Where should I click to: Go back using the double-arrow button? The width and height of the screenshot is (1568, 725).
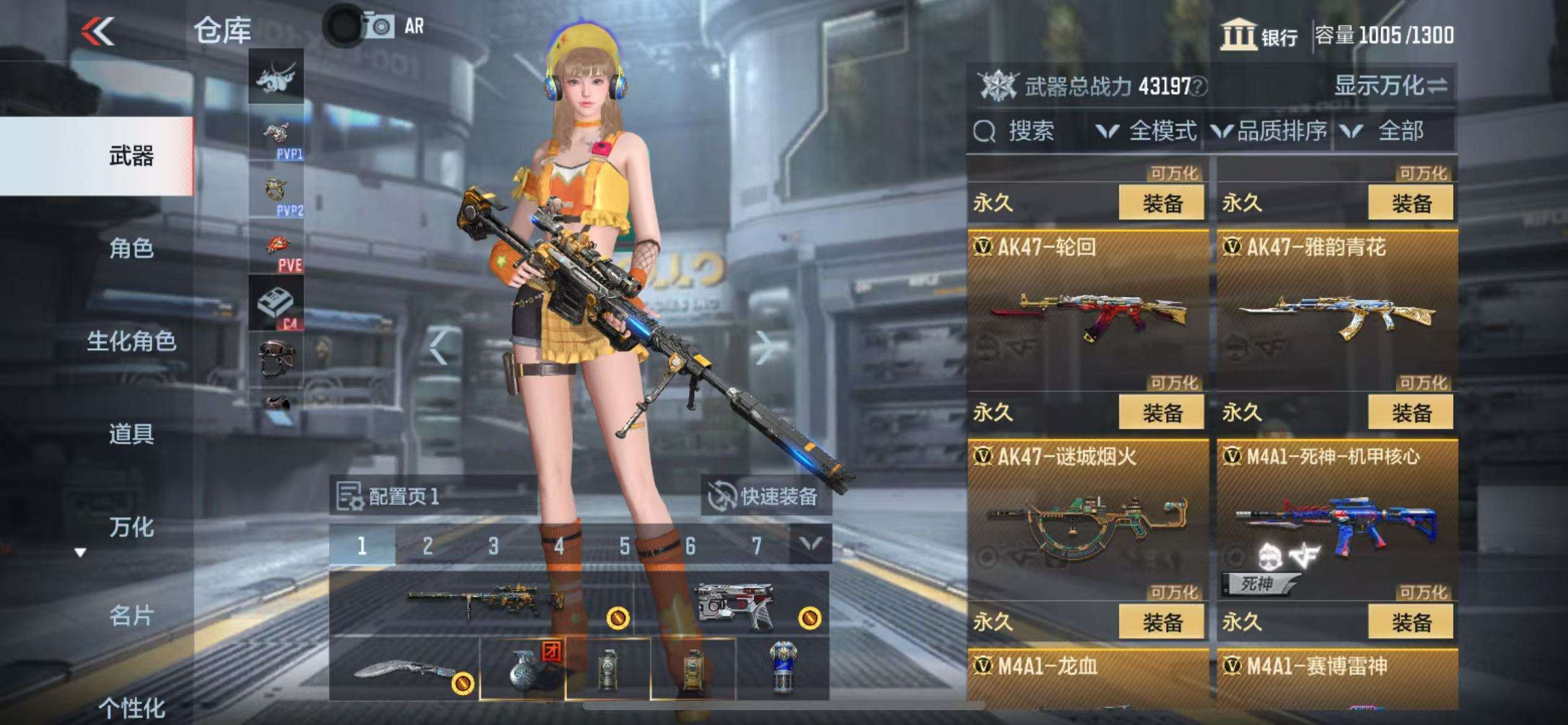click(98, 31)
